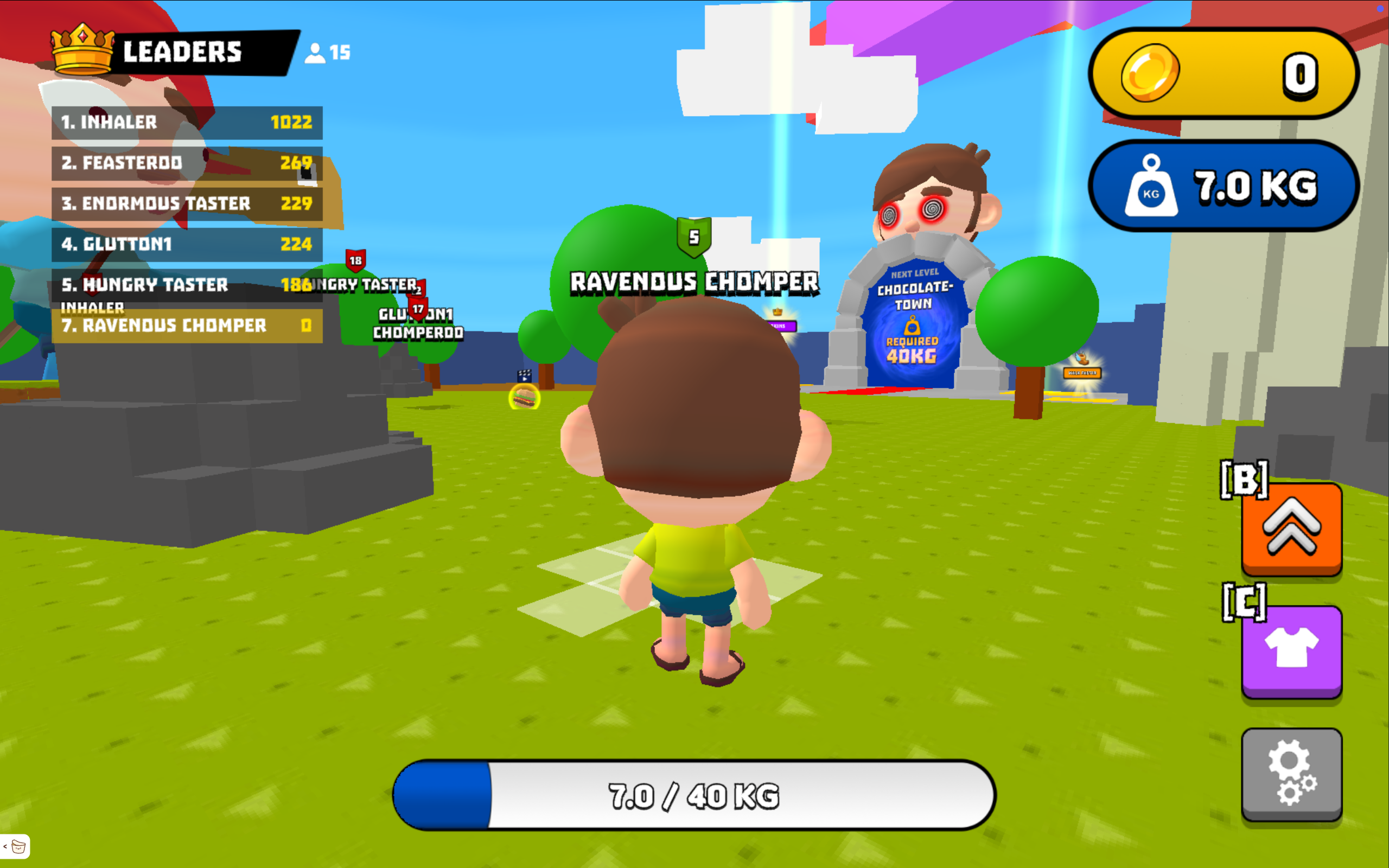Select the Inhaler row in leaderboard

(187, 122)
